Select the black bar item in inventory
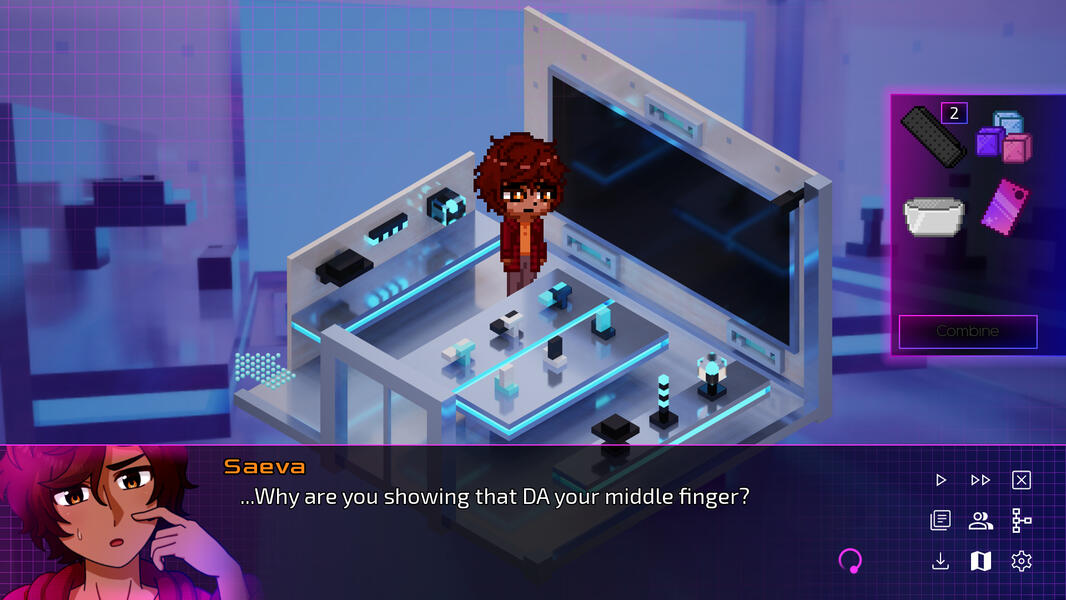The image size is (1066, 600). (x=932, y=136)
